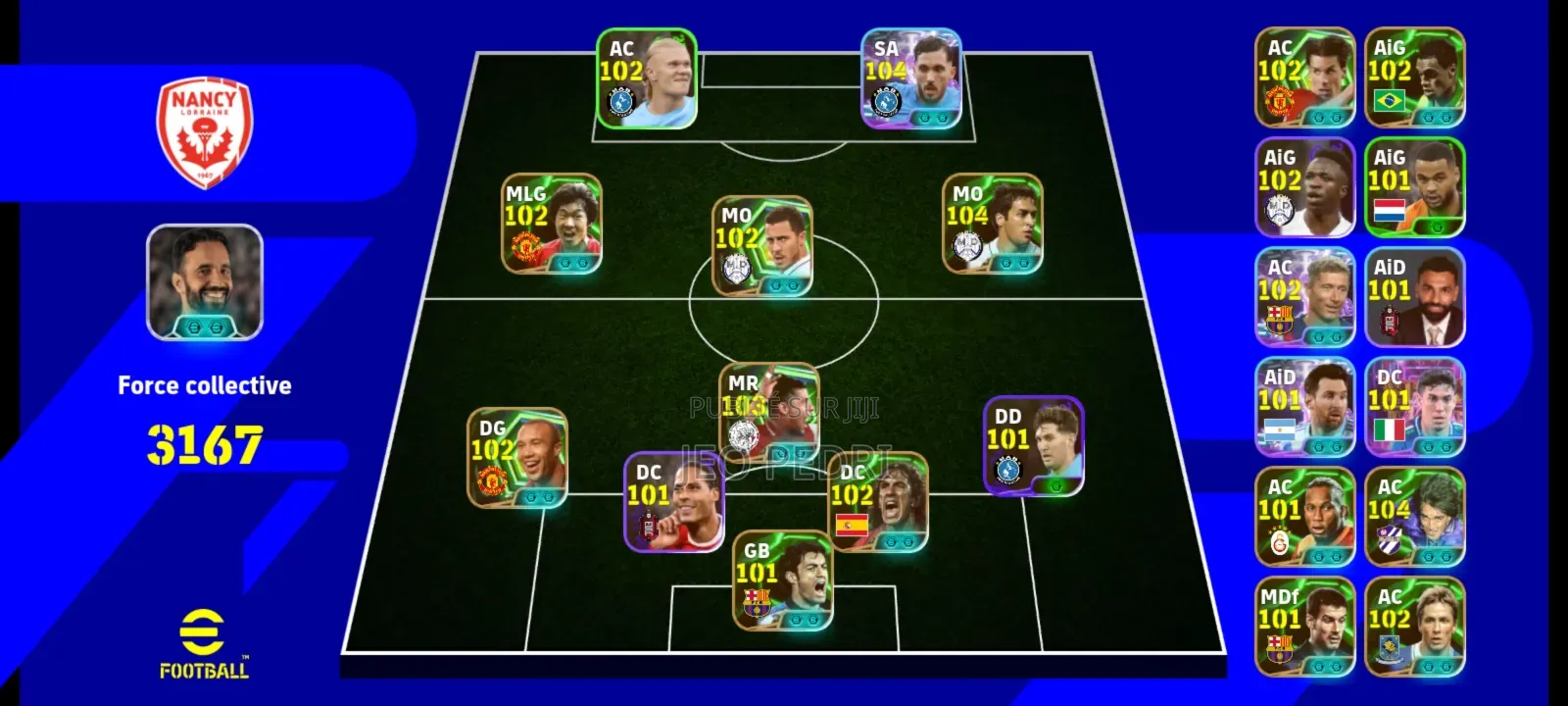Pick the DC 101 defender on the pitch
Image resolution: width=1568 pixels, height=706 pixels.
[674, 502]
